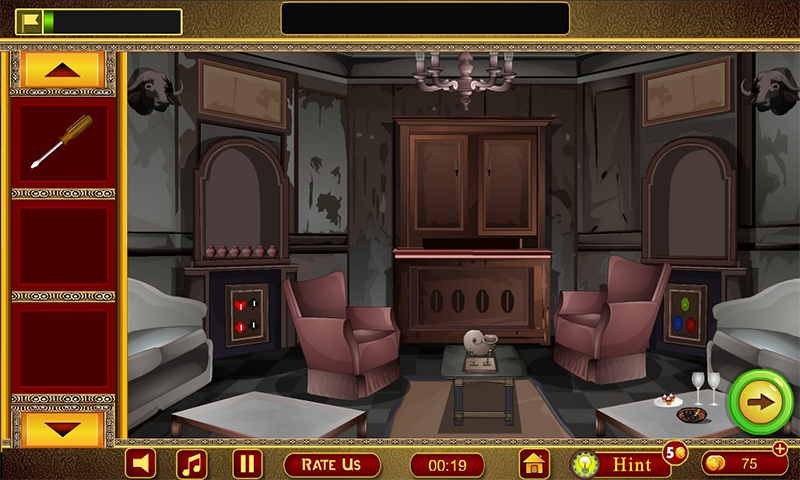This screenshot has width=800, height=480.
Task: Pause the game
Action: coord(246,464)
